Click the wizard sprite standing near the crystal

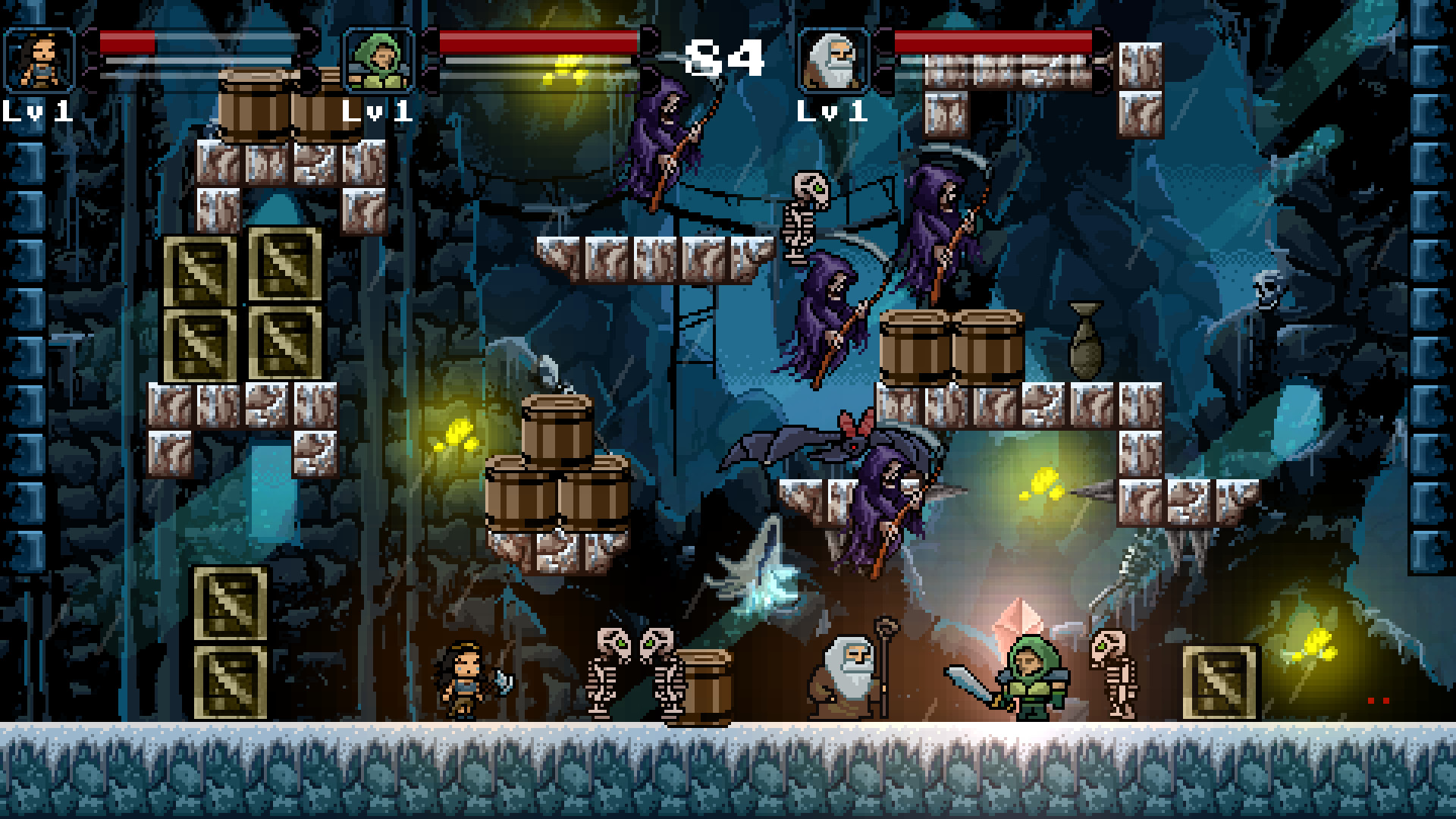(849, 679)
